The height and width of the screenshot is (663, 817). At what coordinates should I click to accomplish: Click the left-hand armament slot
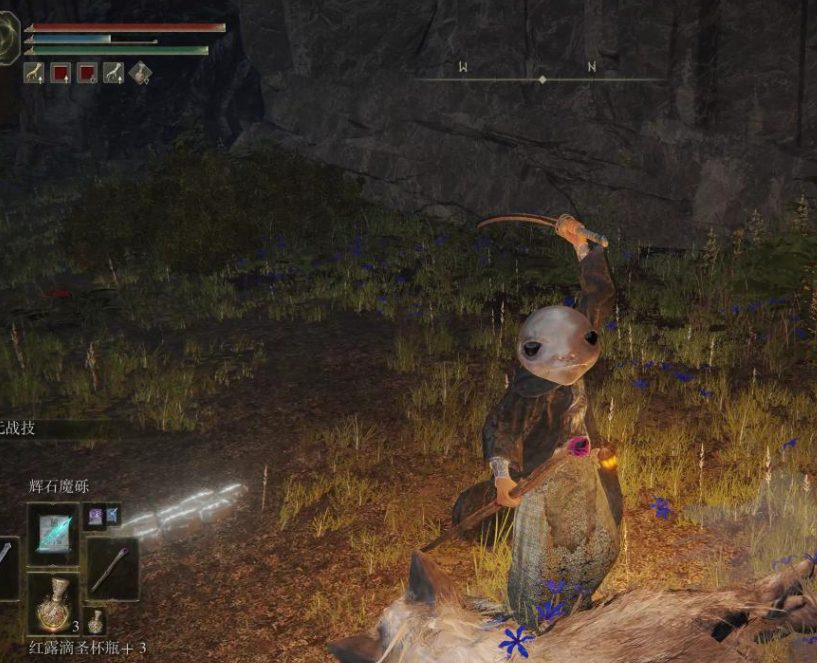click(x=6, y=568)
